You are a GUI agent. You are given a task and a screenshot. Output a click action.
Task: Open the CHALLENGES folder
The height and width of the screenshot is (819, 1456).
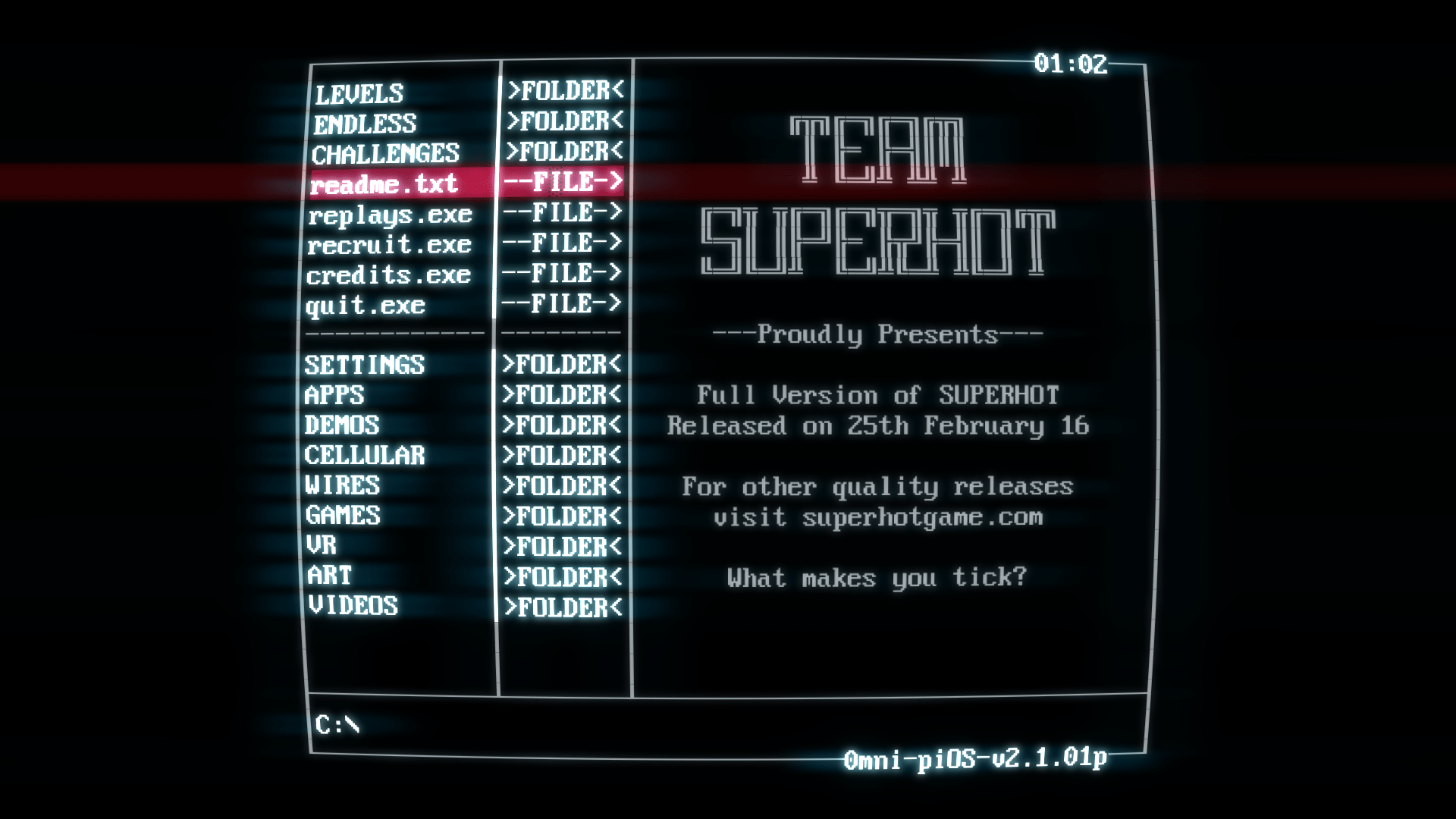pyautogui.click(x=387, y=153)
